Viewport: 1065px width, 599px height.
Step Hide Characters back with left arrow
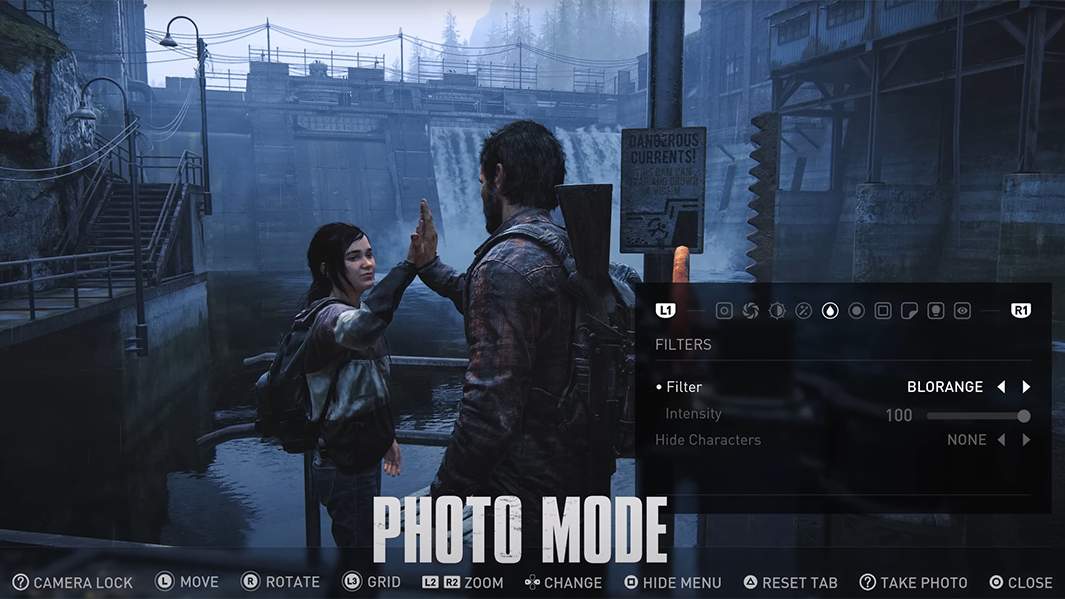click(1001, 440)
